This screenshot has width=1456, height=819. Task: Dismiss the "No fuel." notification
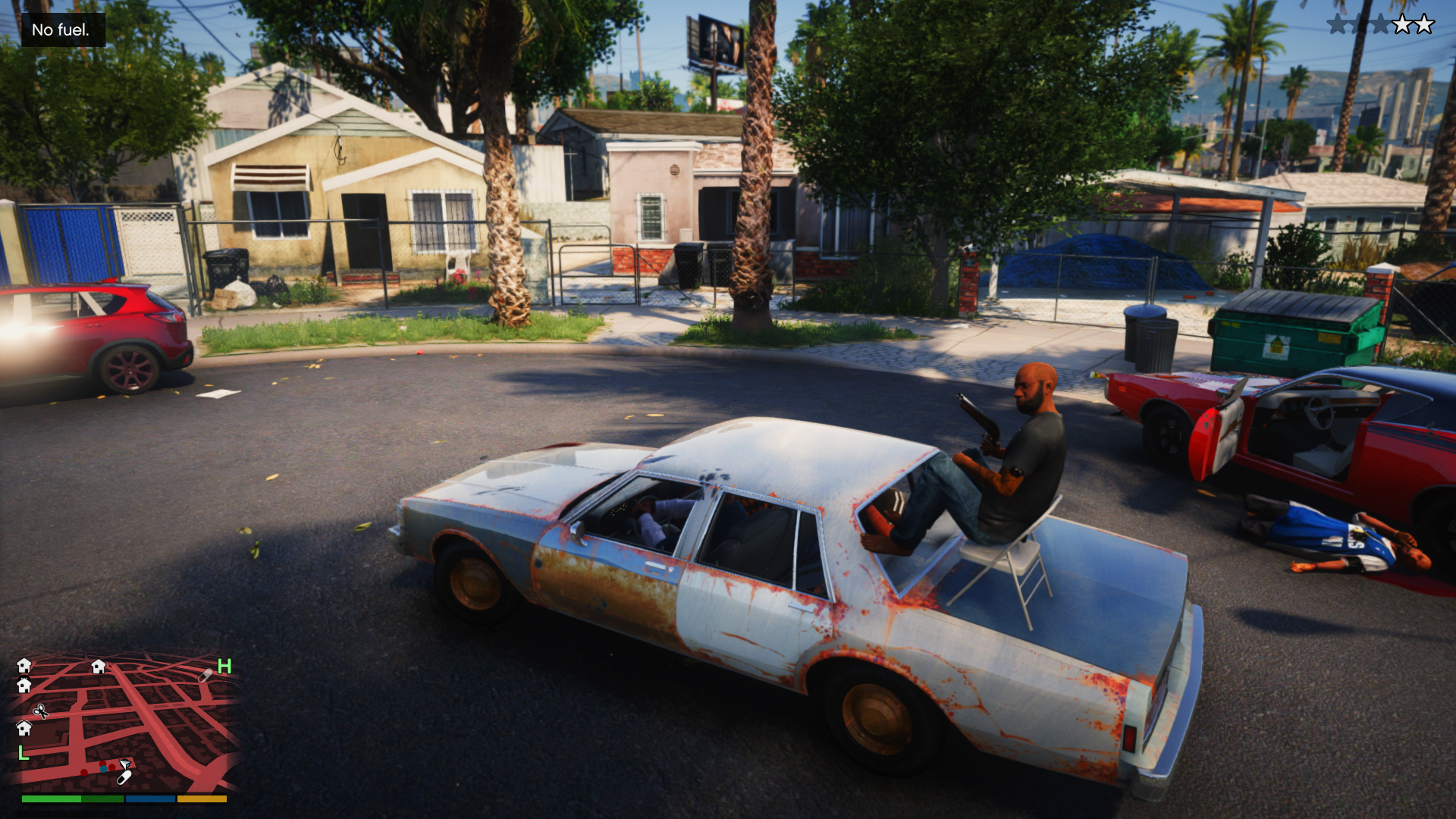tap(62, 30)
